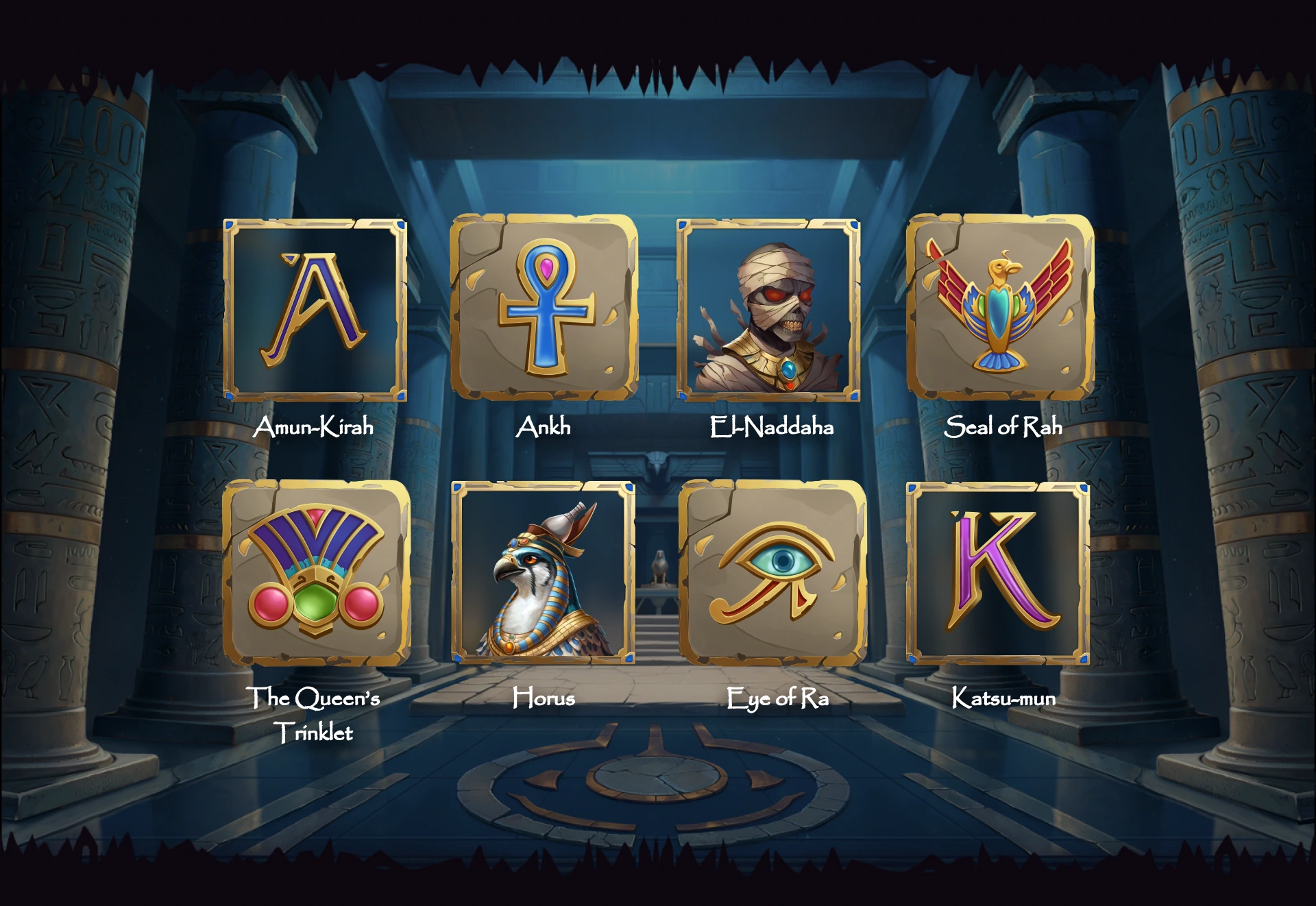This screenshot has width=1316, height=906.
Task: Choose the blue Ankh symbol tile
Action: [x=544, y=308]
